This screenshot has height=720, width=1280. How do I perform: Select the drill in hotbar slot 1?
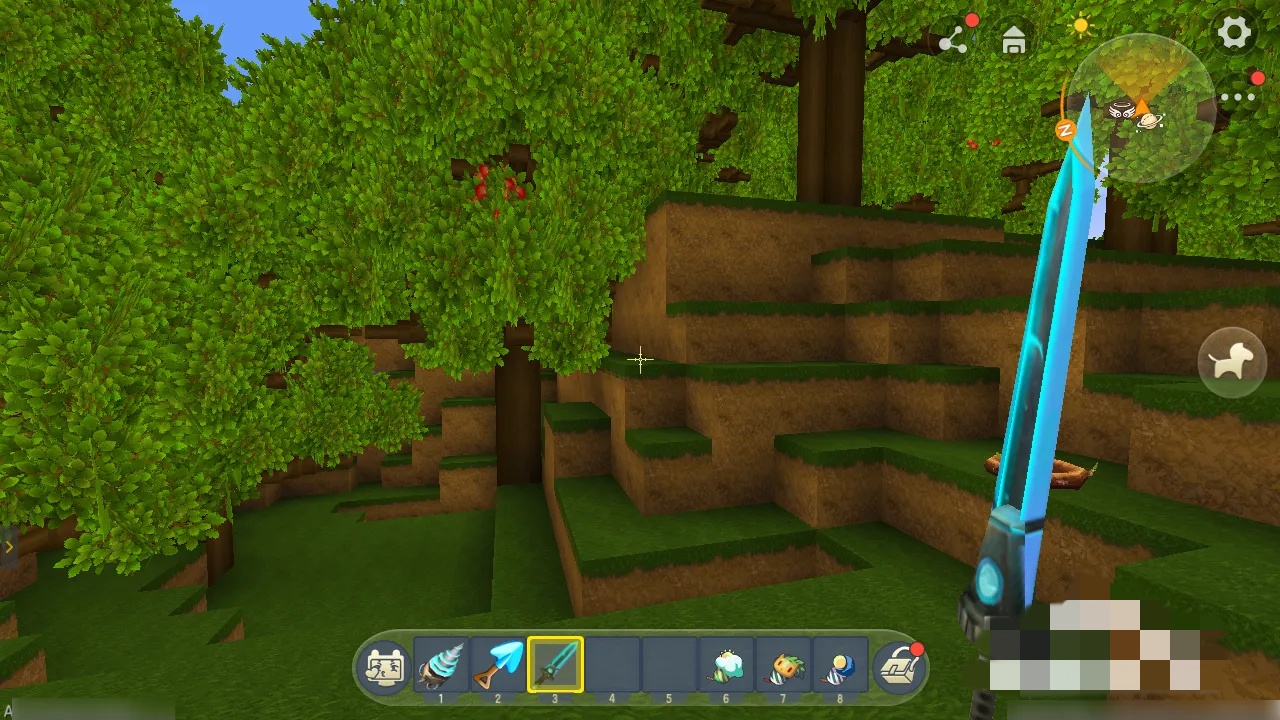point(441,664)
